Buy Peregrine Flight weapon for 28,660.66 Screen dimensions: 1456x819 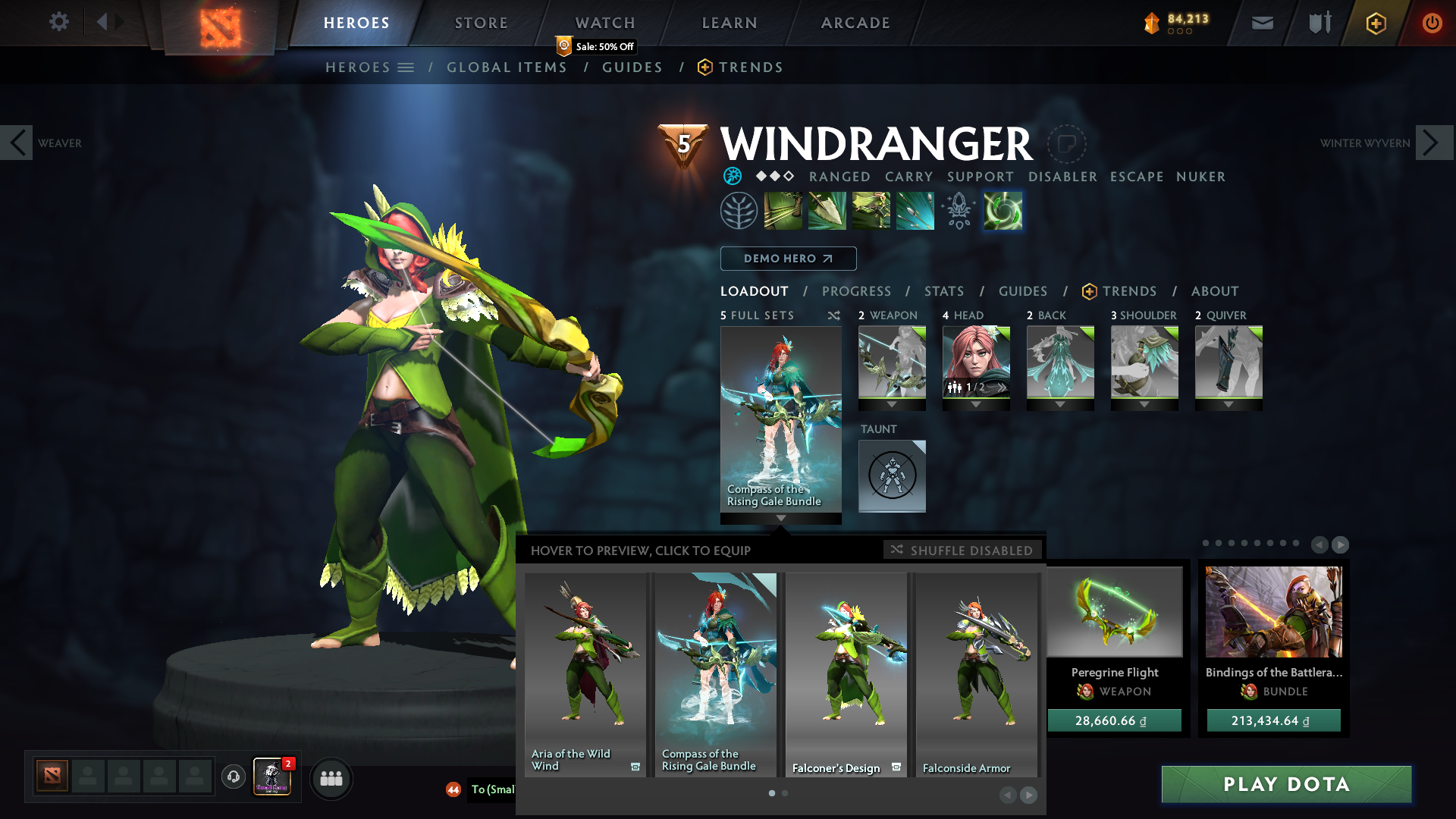point(1114,720)
